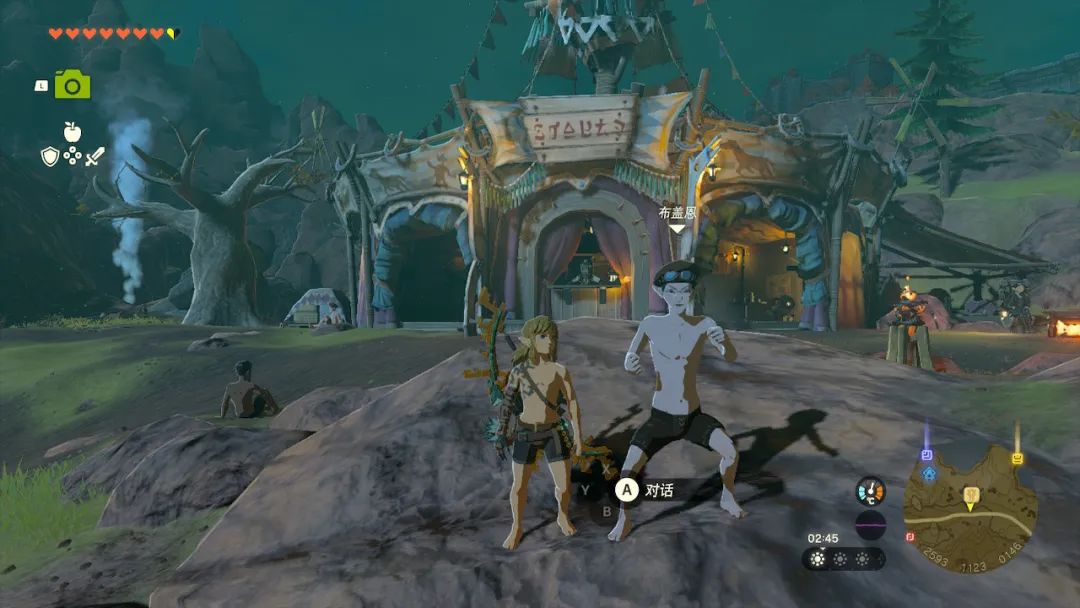The width and height of the screenshot is (1080, 608).
Task: Open the circular minimap
Action: tap(969, 509)
